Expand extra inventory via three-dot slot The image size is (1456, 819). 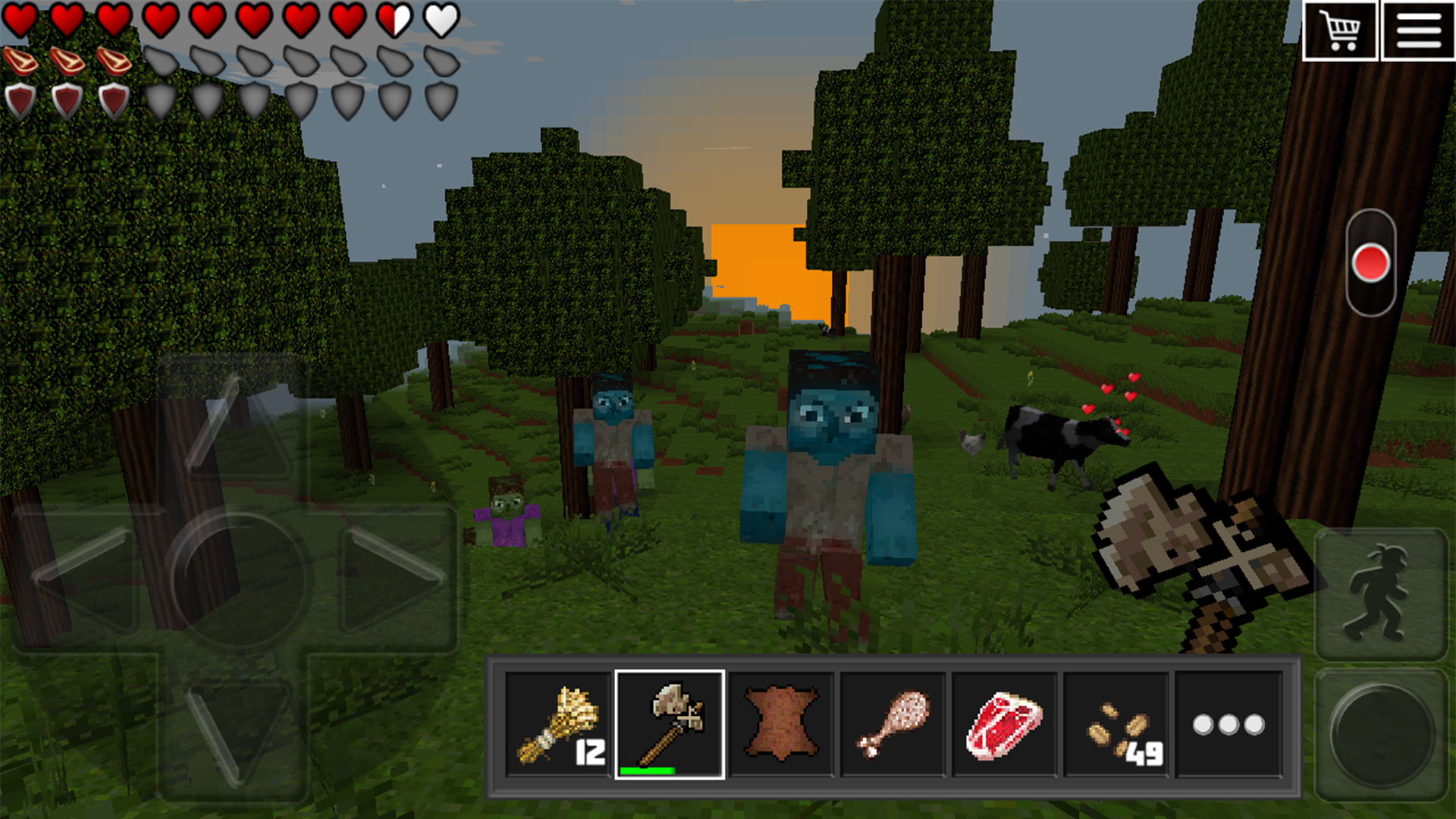pos(1230,724)
